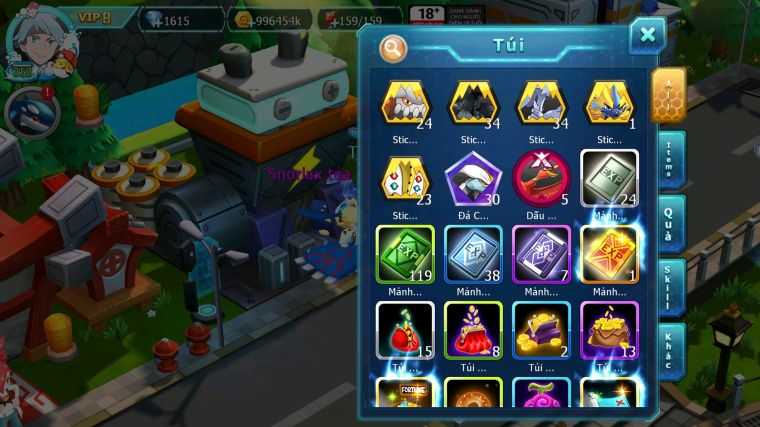Viewport: 760px width, 427px height.
Task: Select the red Dầu item with count 5
Action: (x=541, y=178)
